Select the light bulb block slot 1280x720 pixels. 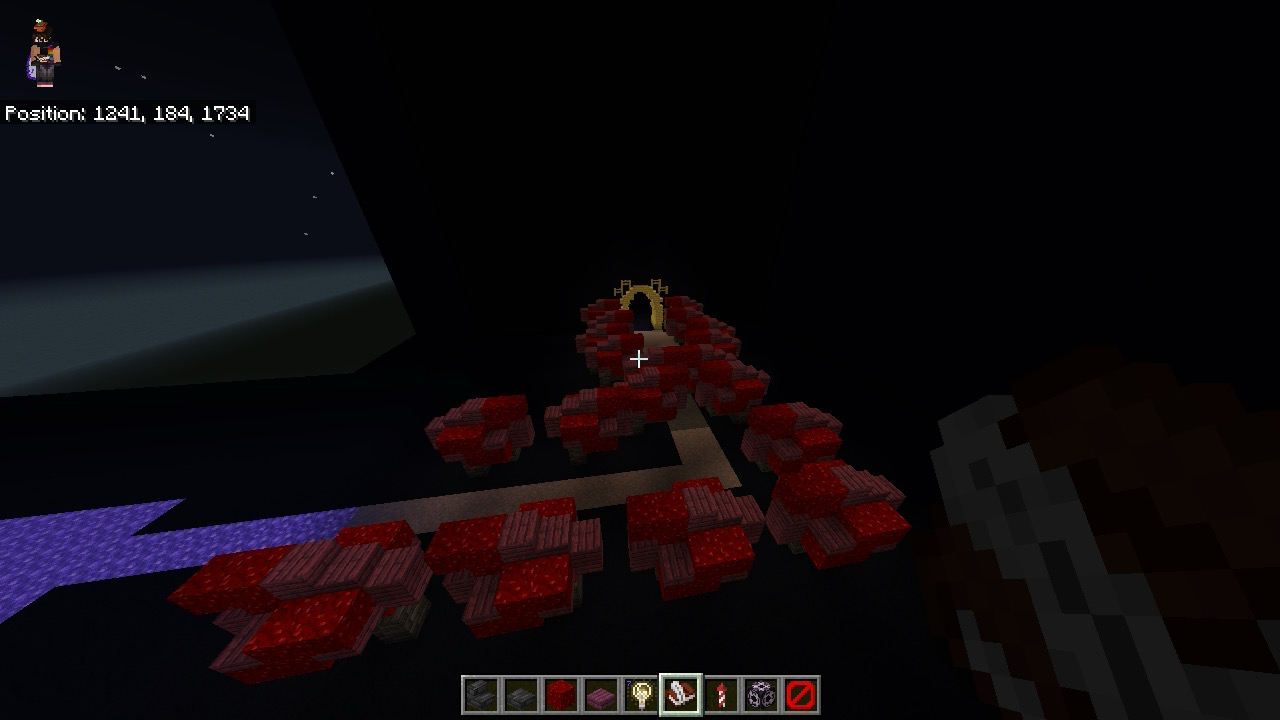[x=641, y=695]
